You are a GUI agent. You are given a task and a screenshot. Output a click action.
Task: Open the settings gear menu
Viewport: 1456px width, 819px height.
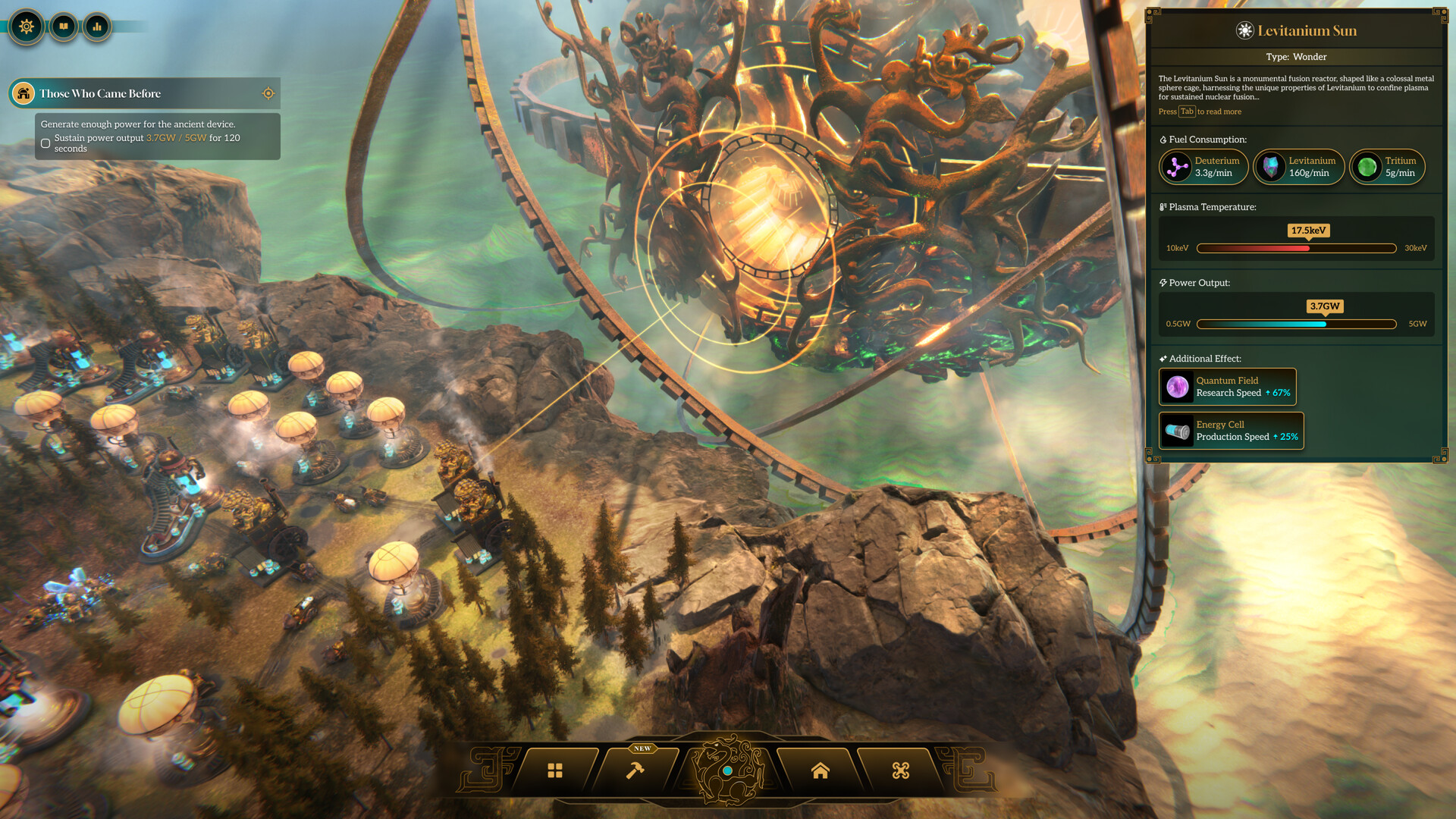pos(26,27)
